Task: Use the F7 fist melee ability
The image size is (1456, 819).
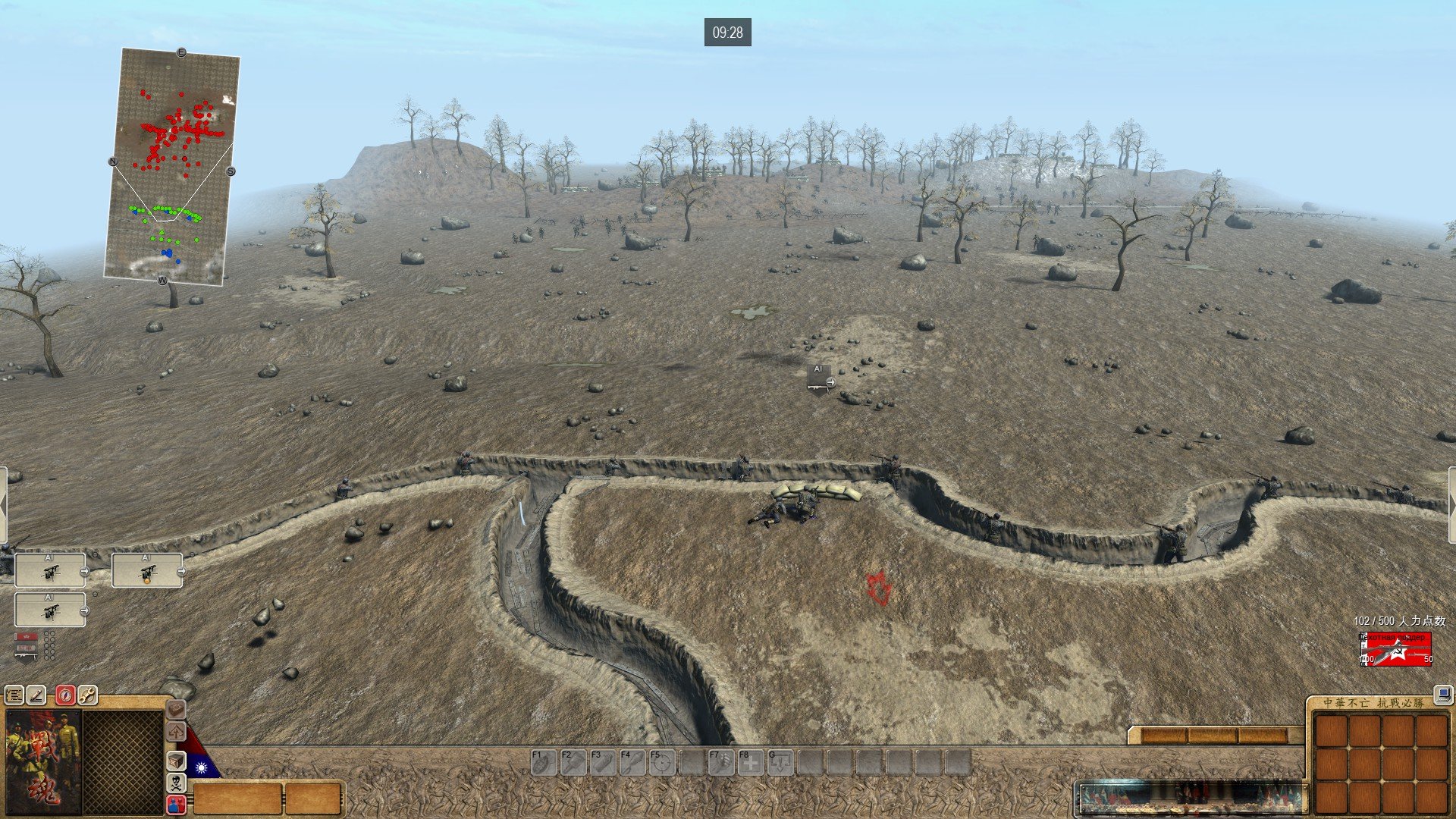Action: [x=720, y=762]
